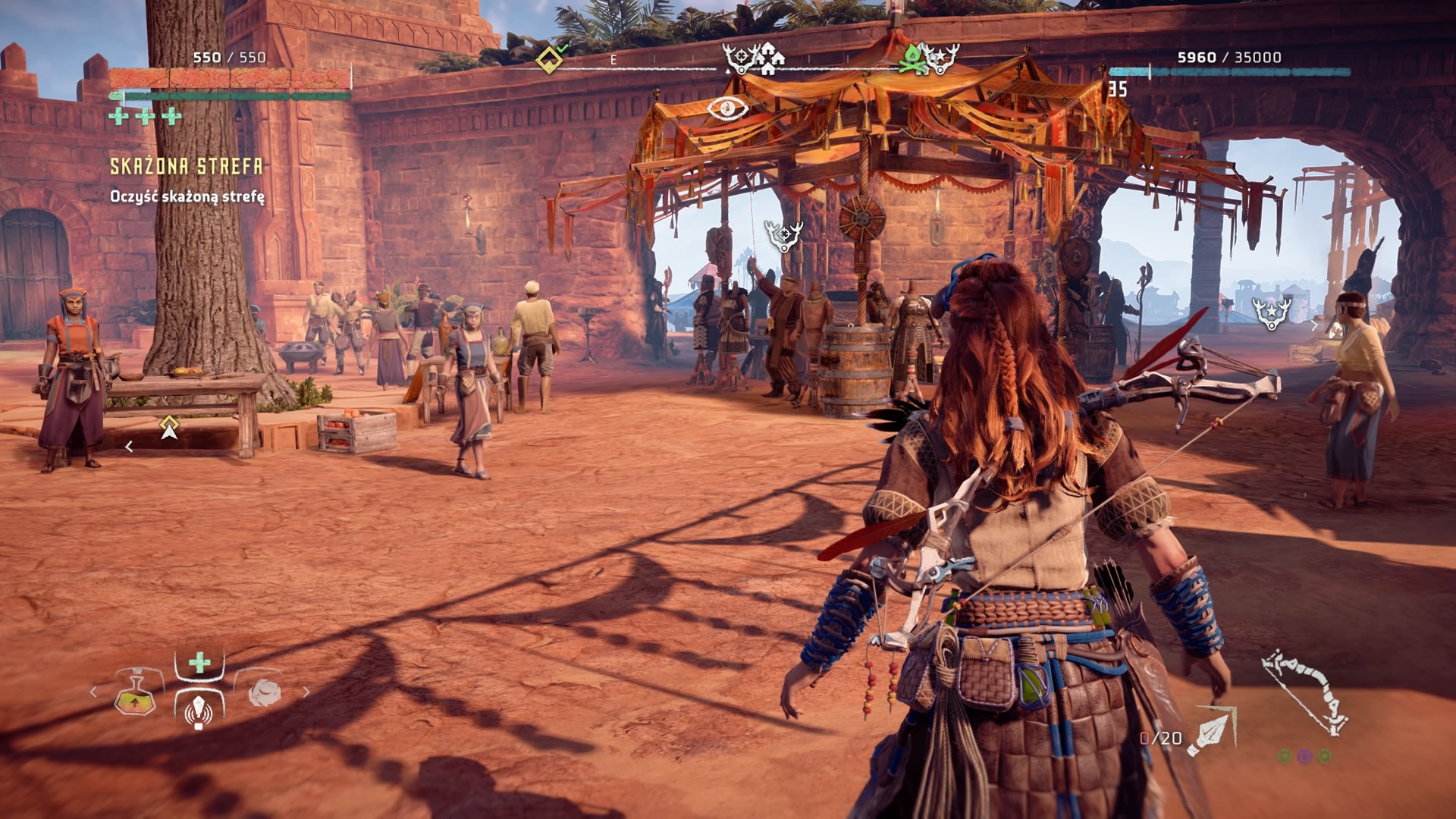The width and height of the screenshot is (1456, 819).
Task: Select the resist potion in the tool bar
Action: (136, 692)
